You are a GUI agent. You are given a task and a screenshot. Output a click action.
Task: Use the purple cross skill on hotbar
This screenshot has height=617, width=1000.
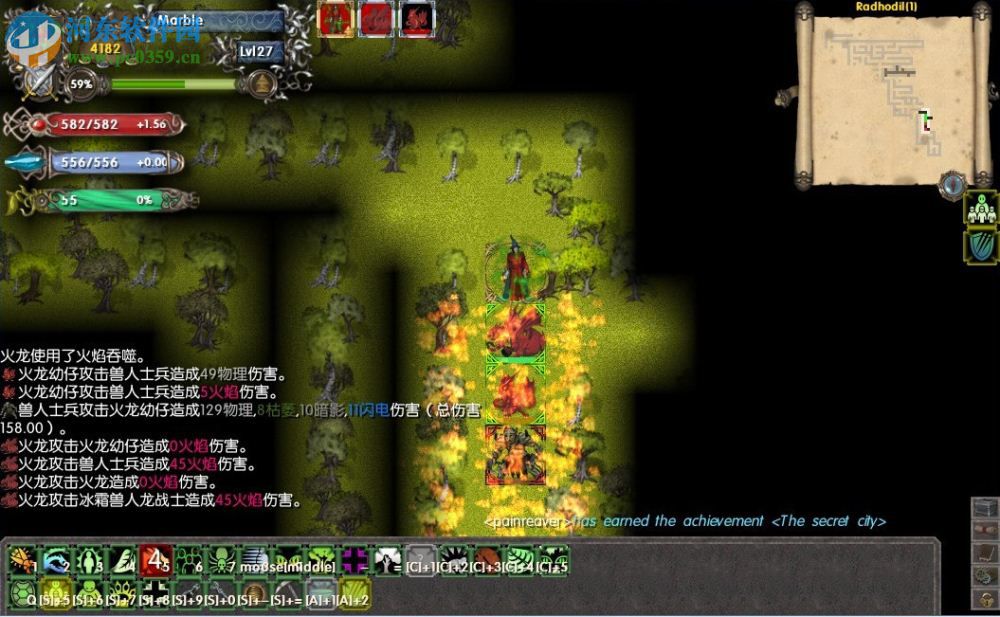pyautogui.click(x=355, y=560)
